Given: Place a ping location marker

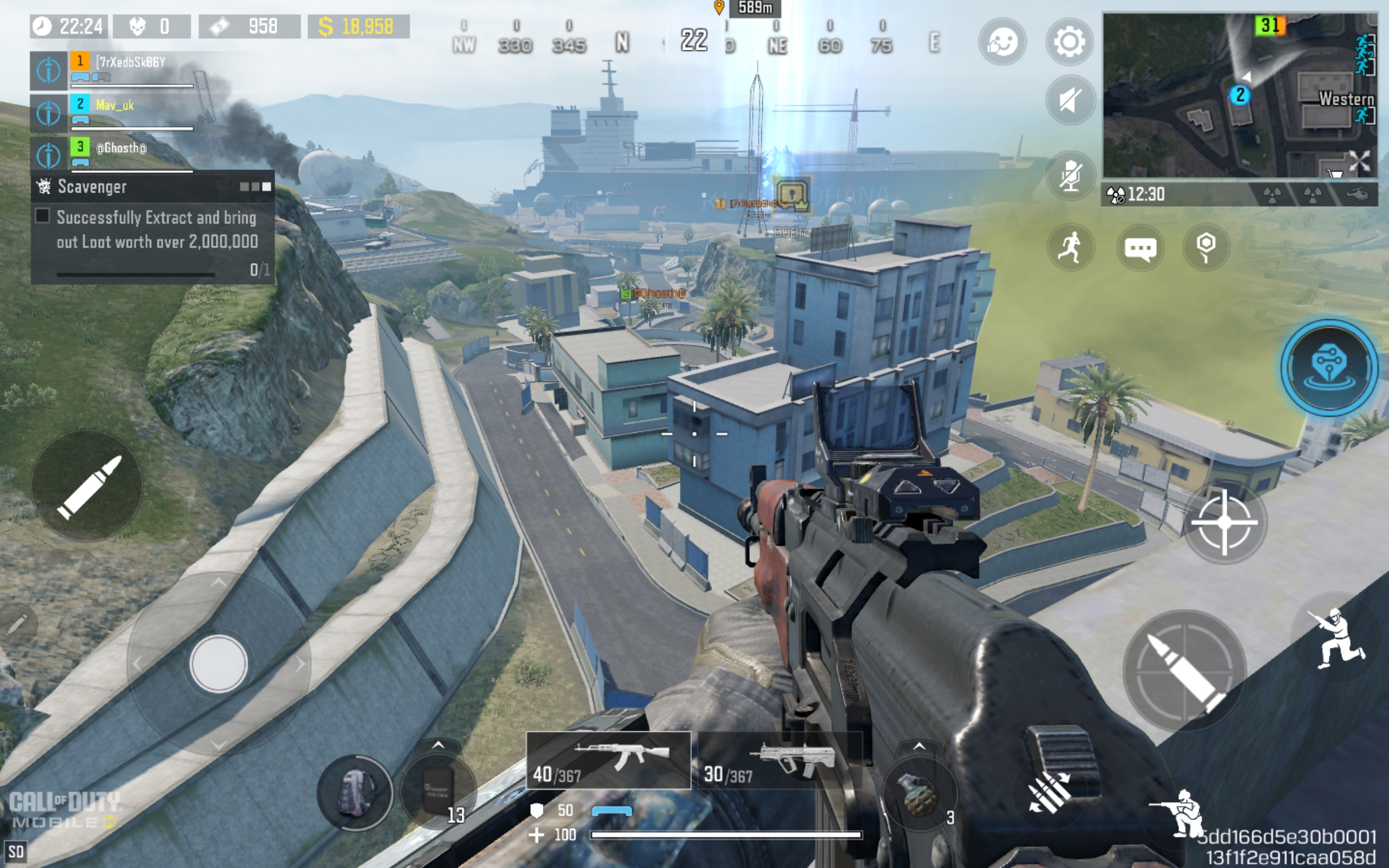Looking at the screenshot, I should tap(1205, 247).
